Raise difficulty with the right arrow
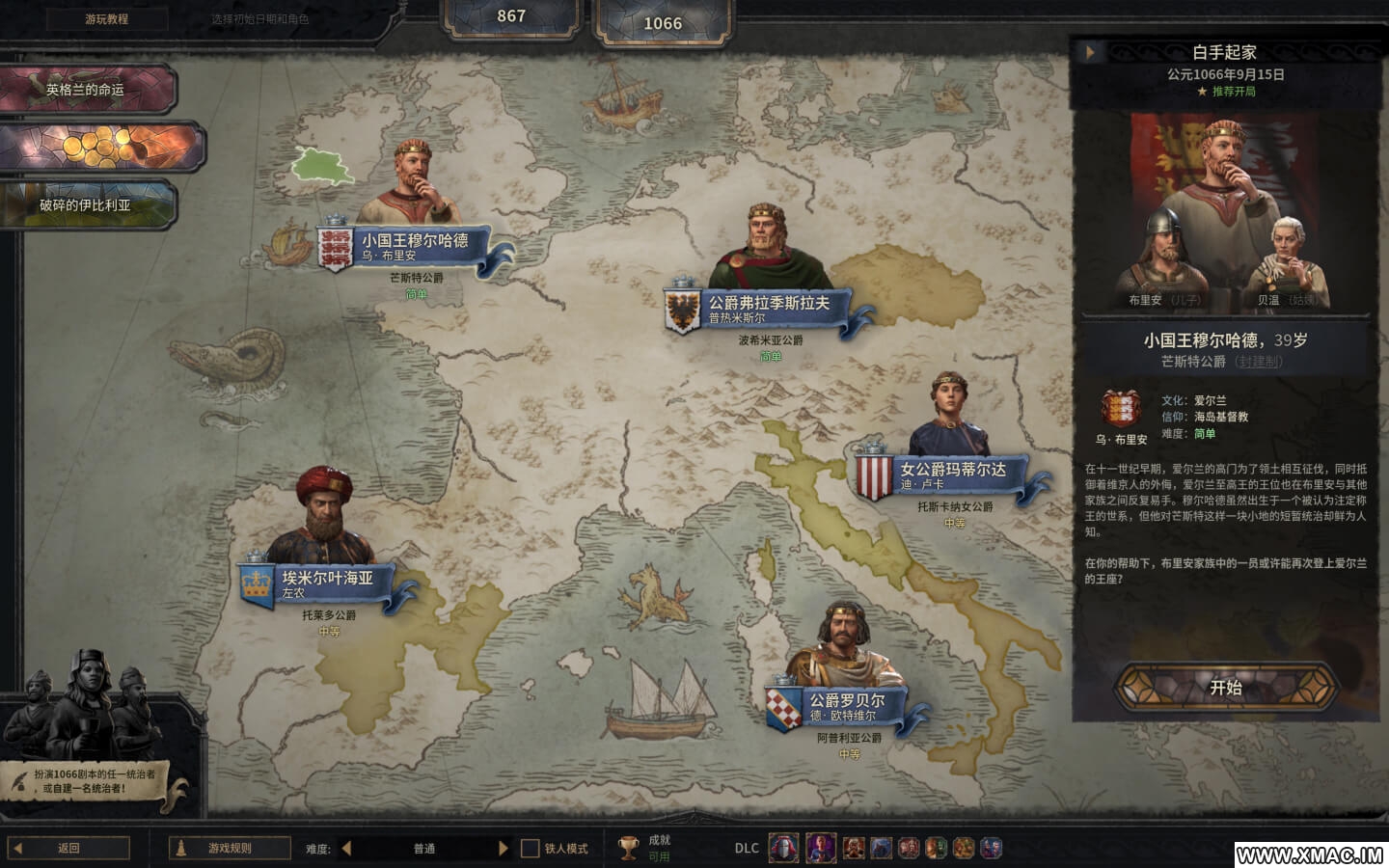The width and height of the screenshot is (1389, 868). [x=503, y=849]
